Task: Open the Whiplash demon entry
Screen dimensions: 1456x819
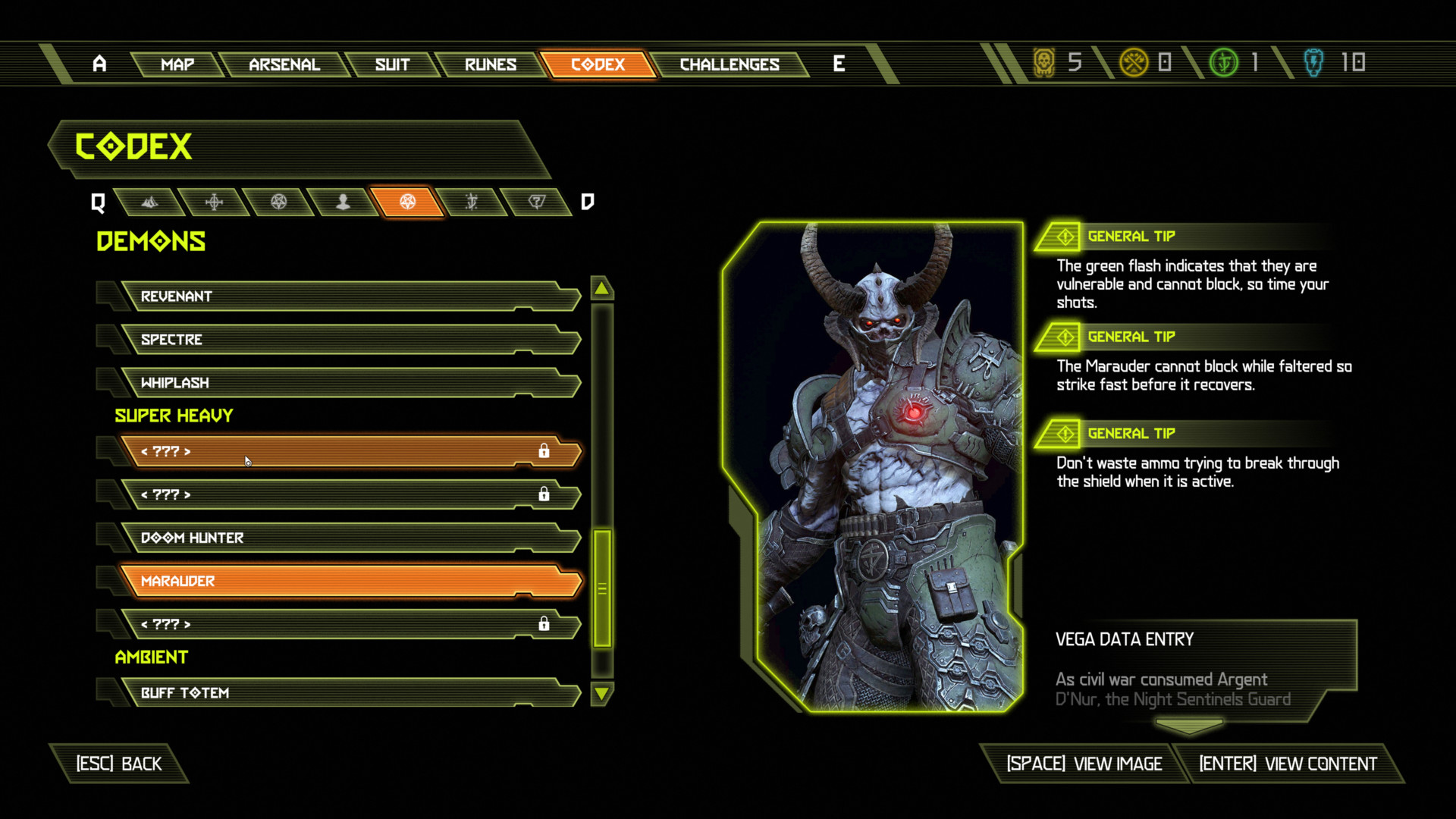Action: pyautogui.click(x=349, y=383)
